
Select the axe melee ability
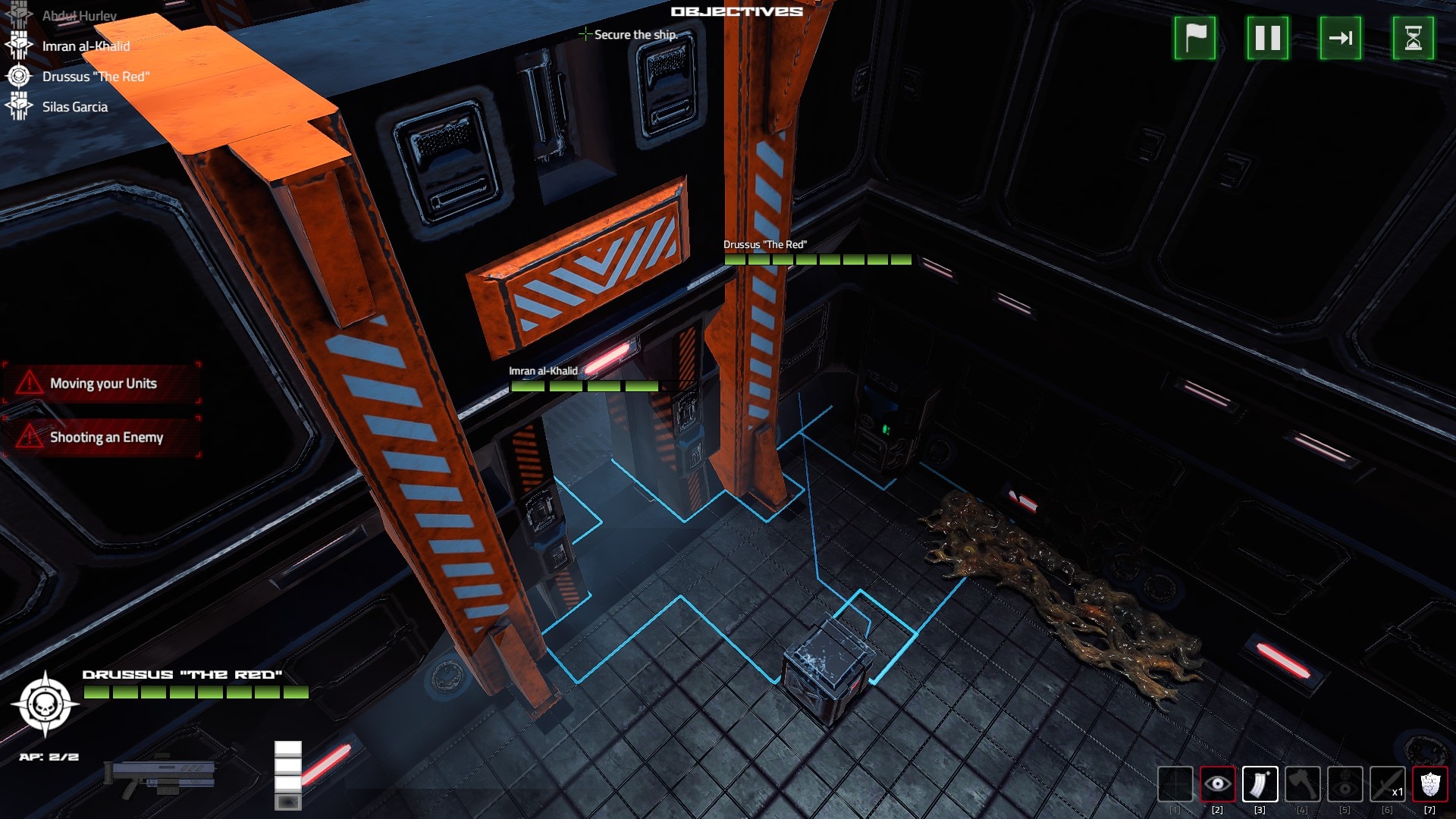(1302, 784)
